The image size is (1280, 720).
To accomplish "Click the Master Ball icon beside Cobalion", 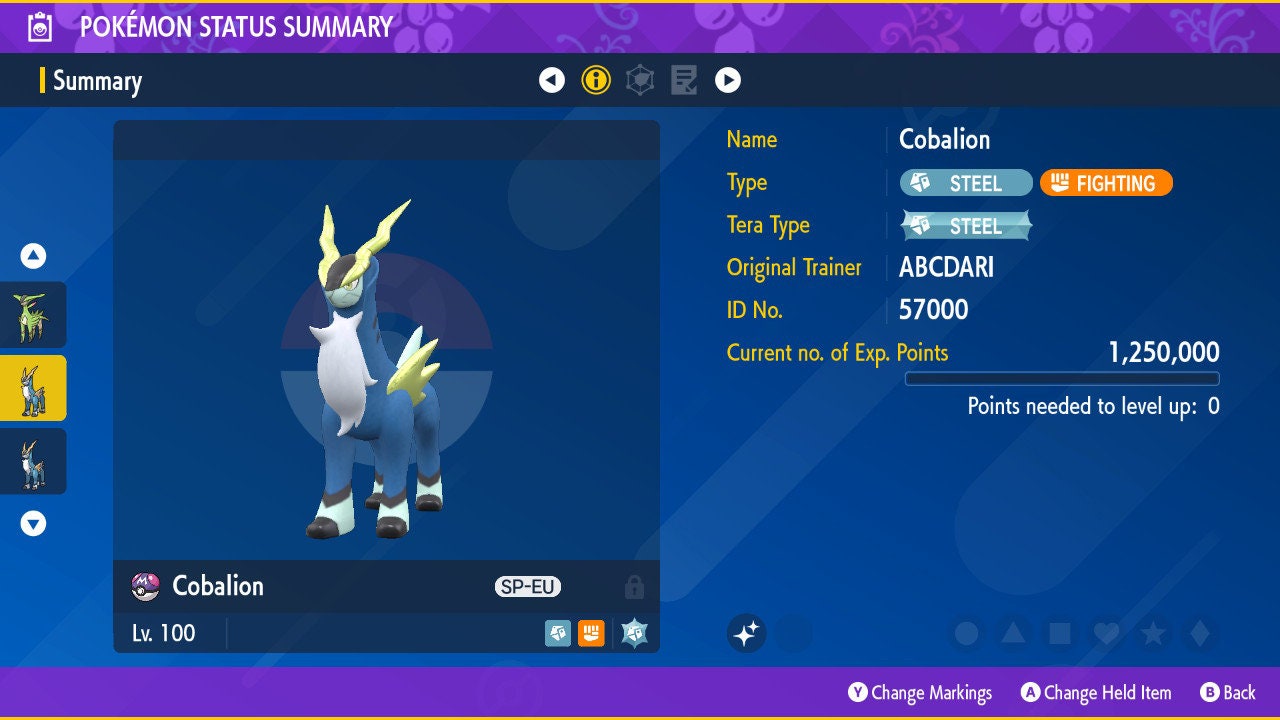I will point(146,587).
